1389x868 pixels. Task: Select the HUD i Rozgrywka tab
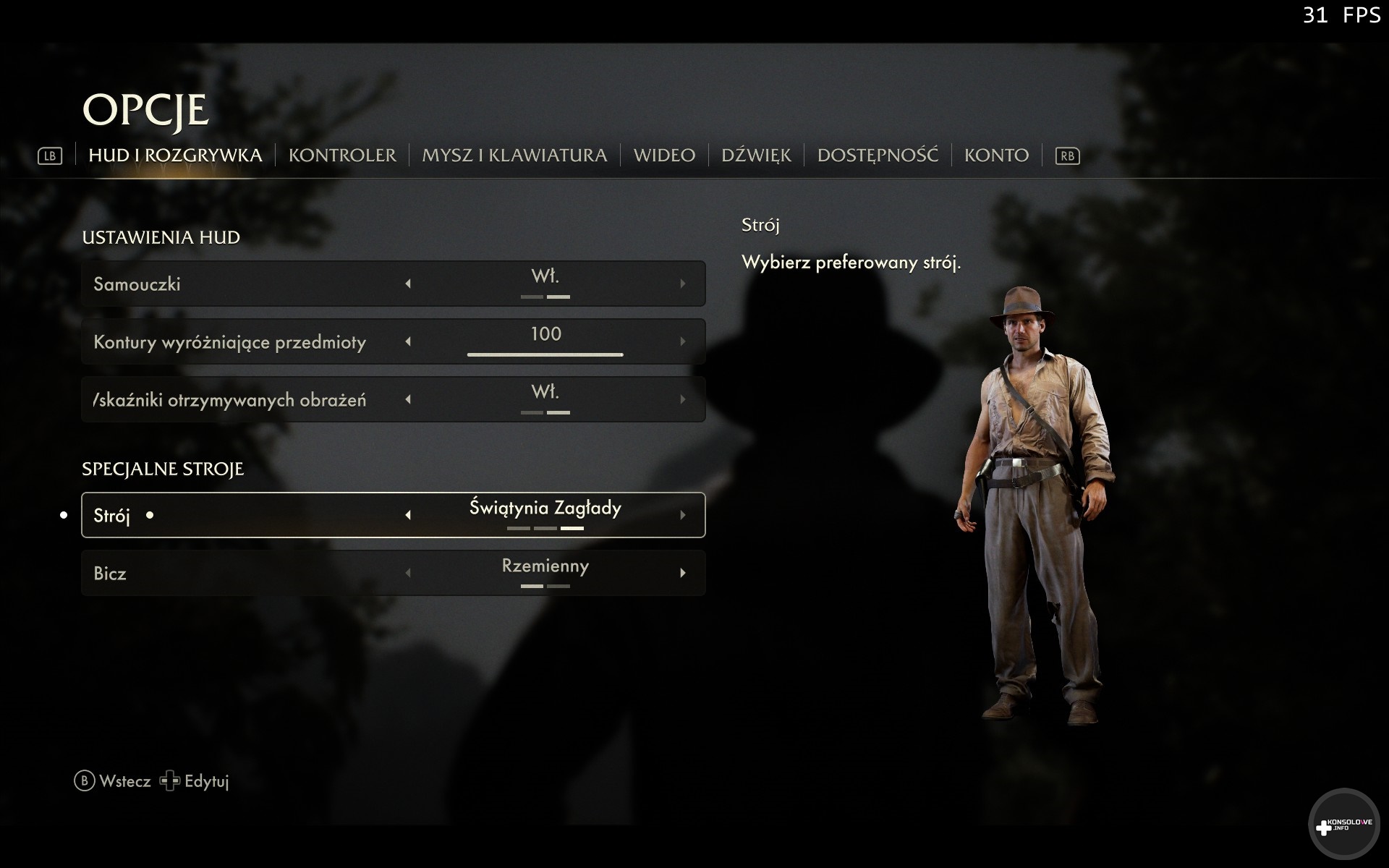coord(175,156)
